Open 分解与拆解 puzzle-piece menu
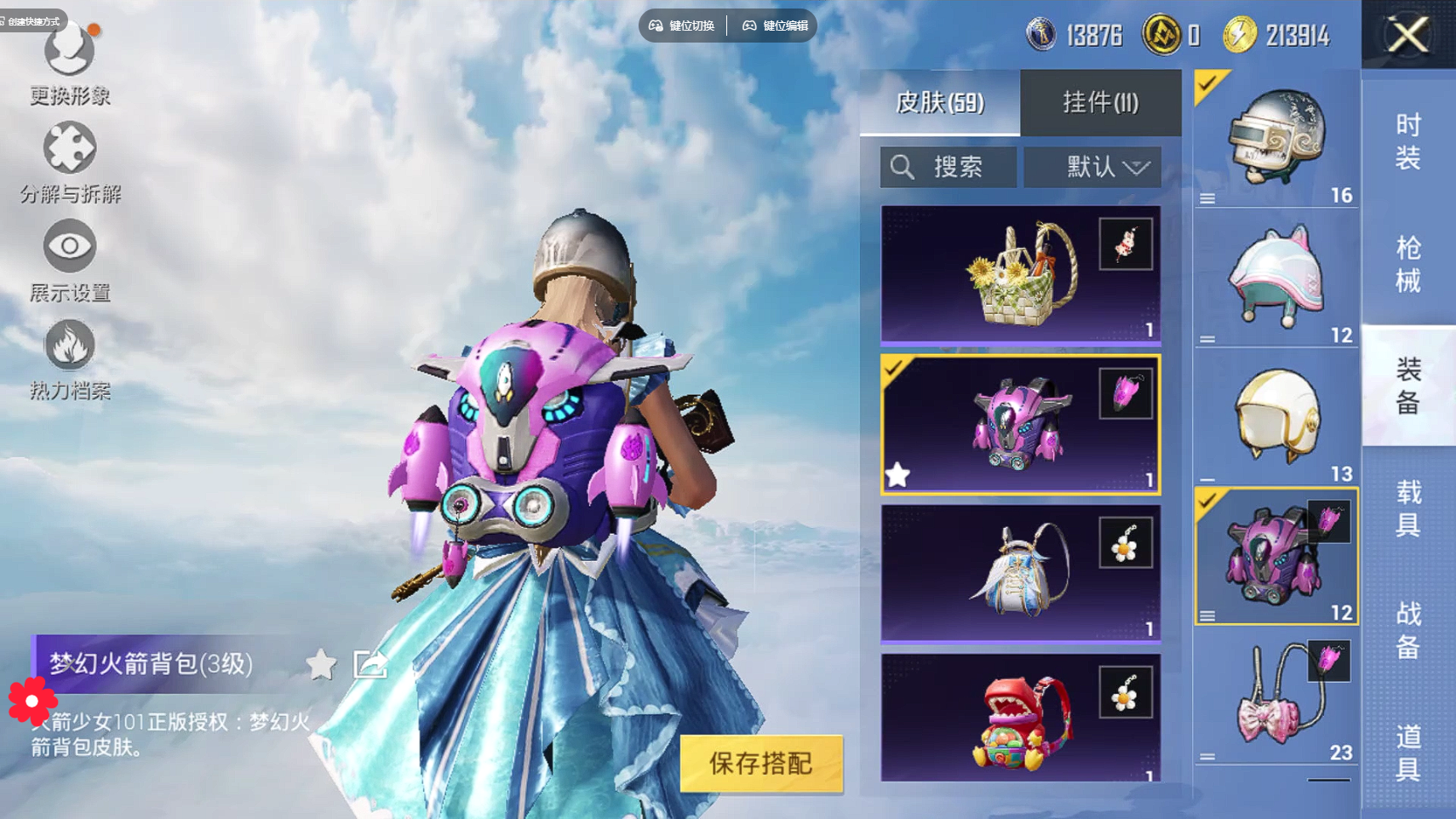 pyautogui.click(x=70, y=162)
